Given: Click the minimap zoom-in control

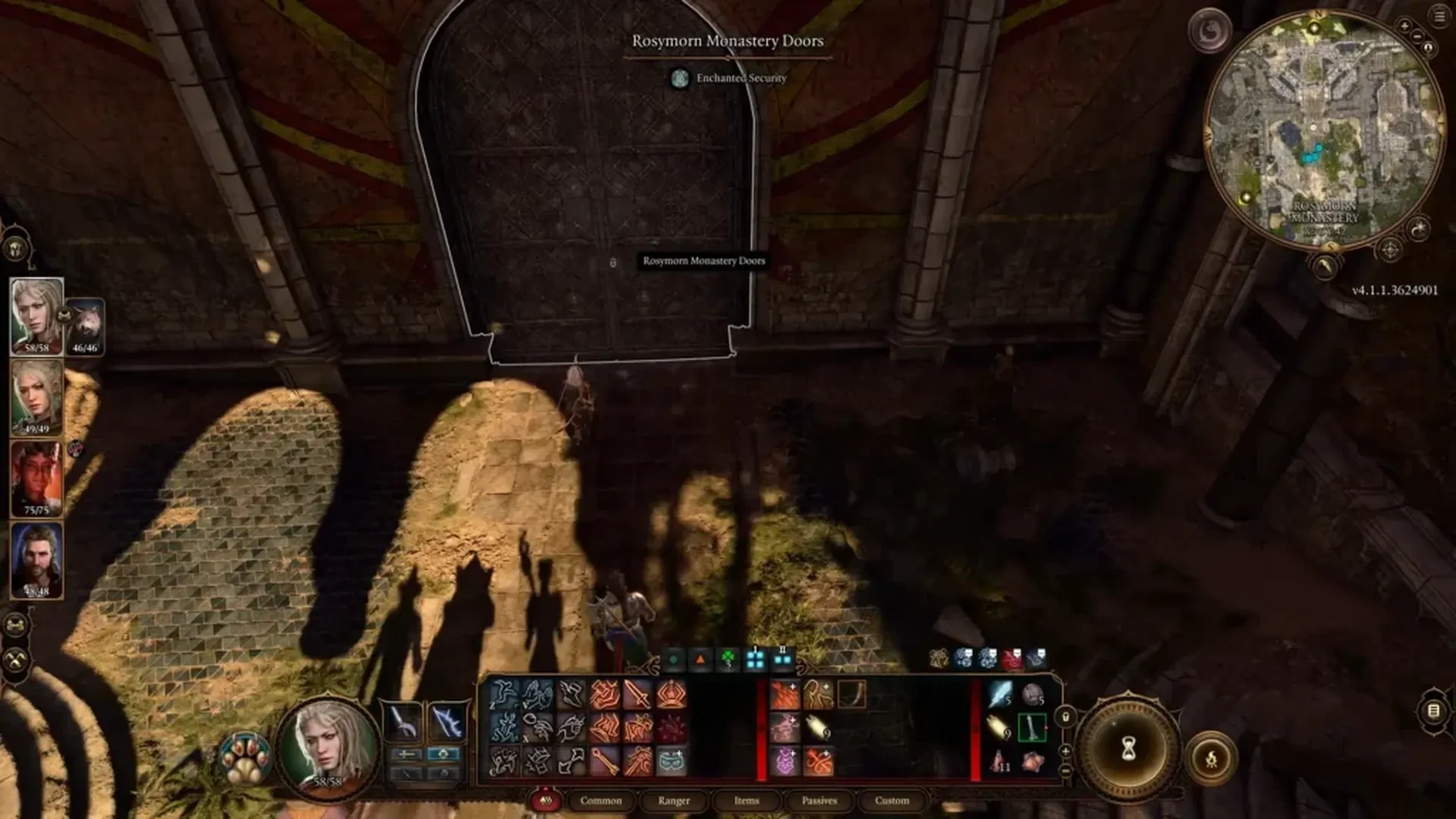Looking at the screenshot, I should click(x=1404, y=25).
